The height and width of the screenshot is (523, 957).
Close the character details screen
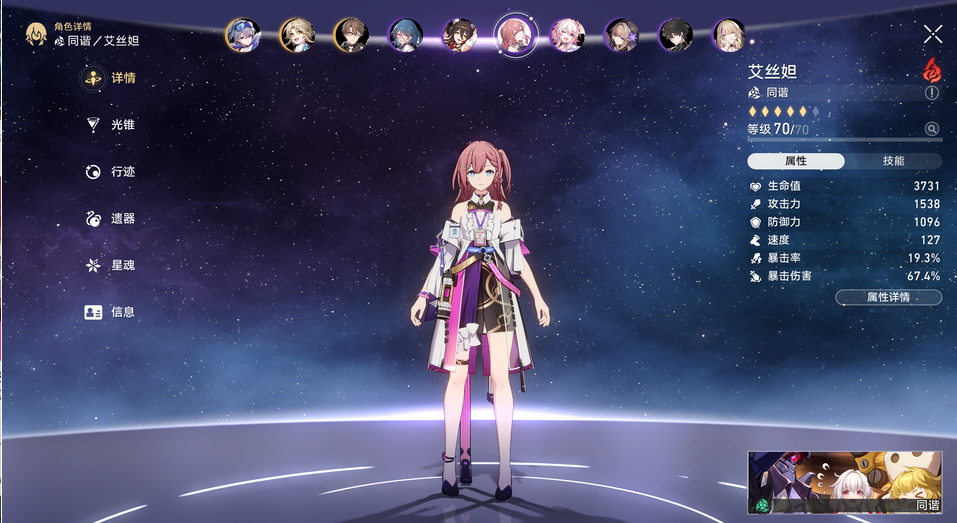(x=933, y=34)
